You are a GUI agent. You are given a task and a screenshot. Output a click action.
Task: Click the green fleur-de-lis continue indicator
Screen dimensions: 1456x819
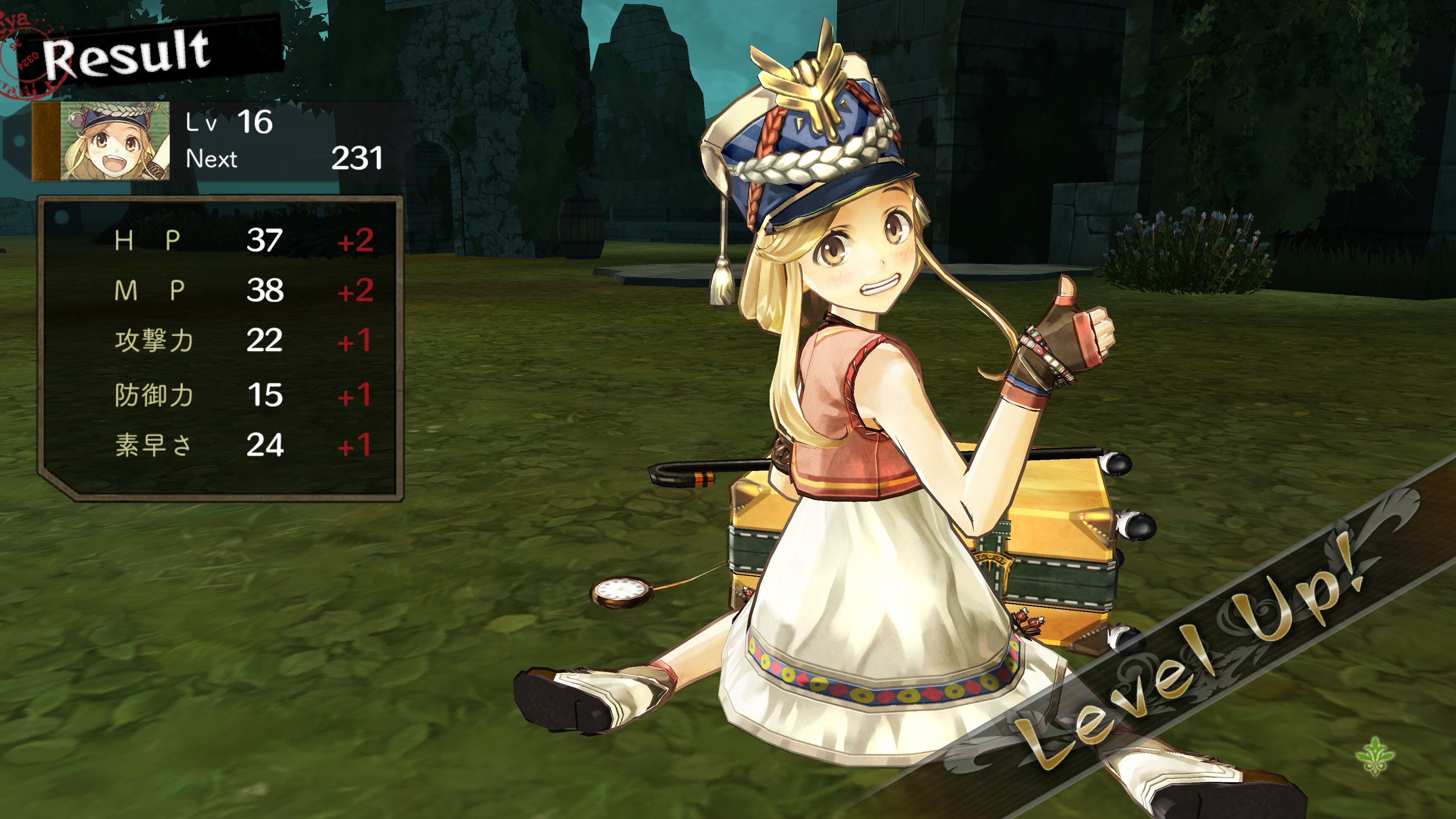point(1374,755)
